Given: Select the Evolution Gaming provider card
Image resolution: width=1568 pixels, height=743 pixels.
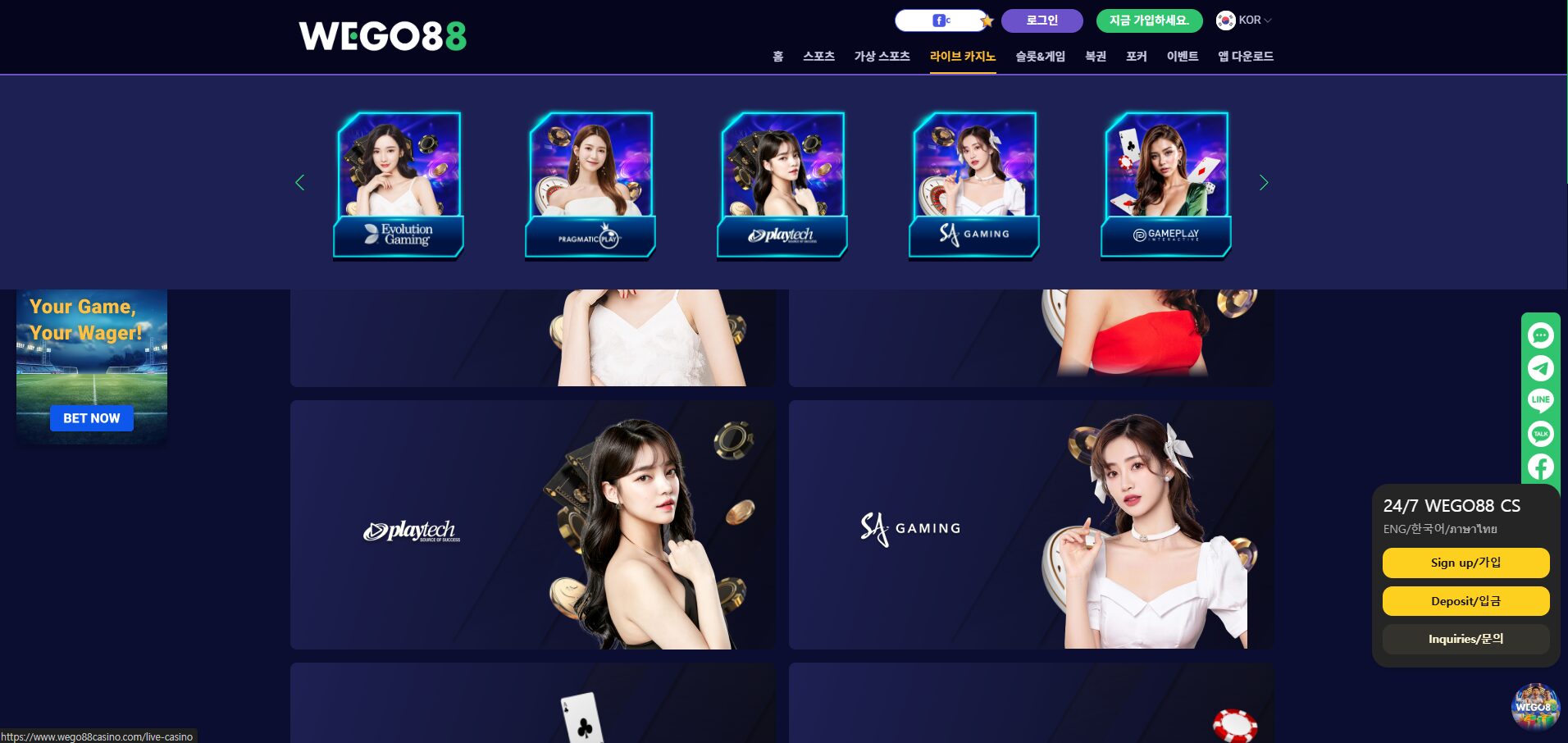Looking at the screenshot, I should click(x=399, y=185).
